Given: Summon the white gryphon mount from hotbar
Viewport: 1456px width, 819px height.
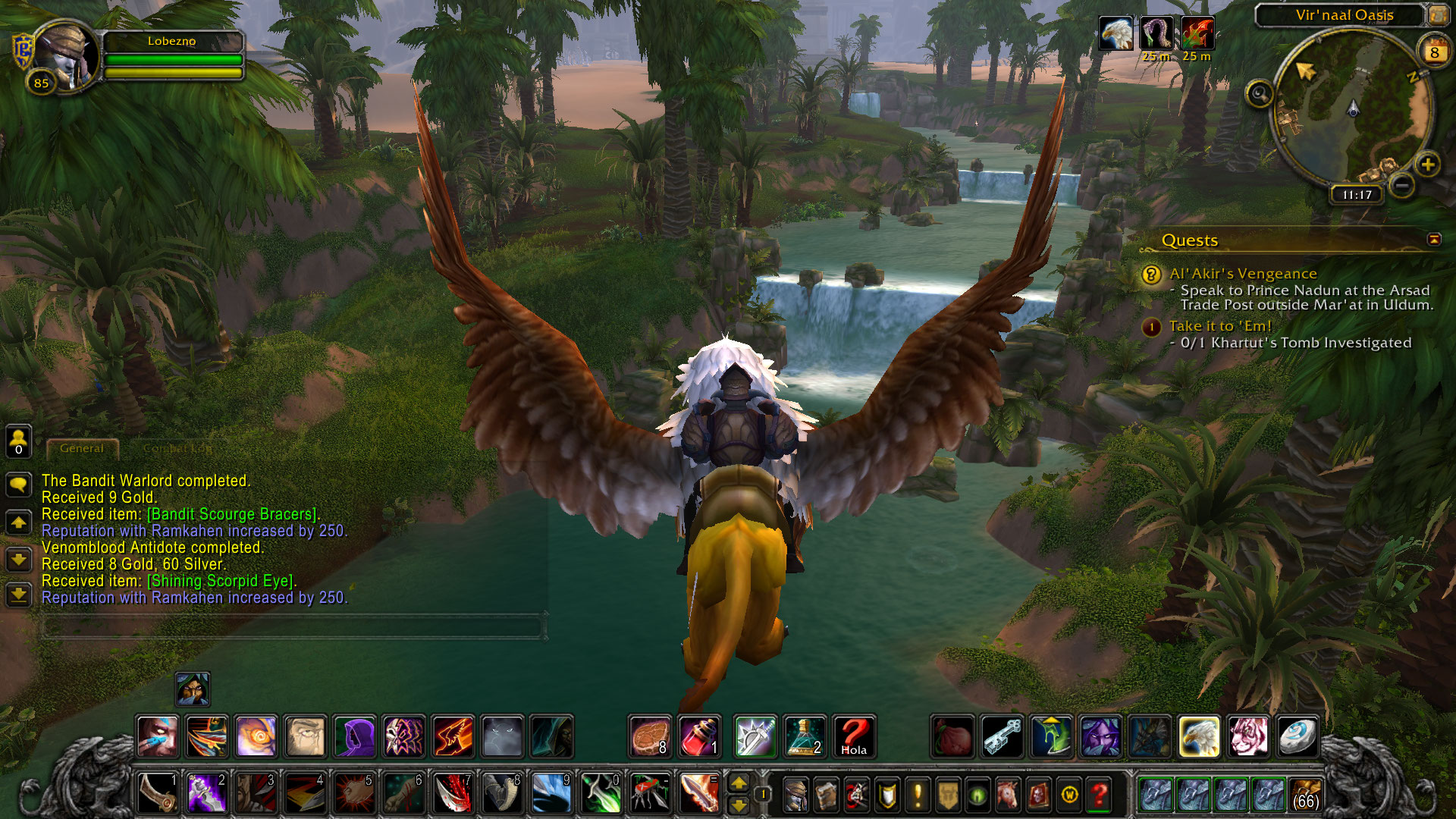Looking at the screenshot, I should tap(1199, 737).
